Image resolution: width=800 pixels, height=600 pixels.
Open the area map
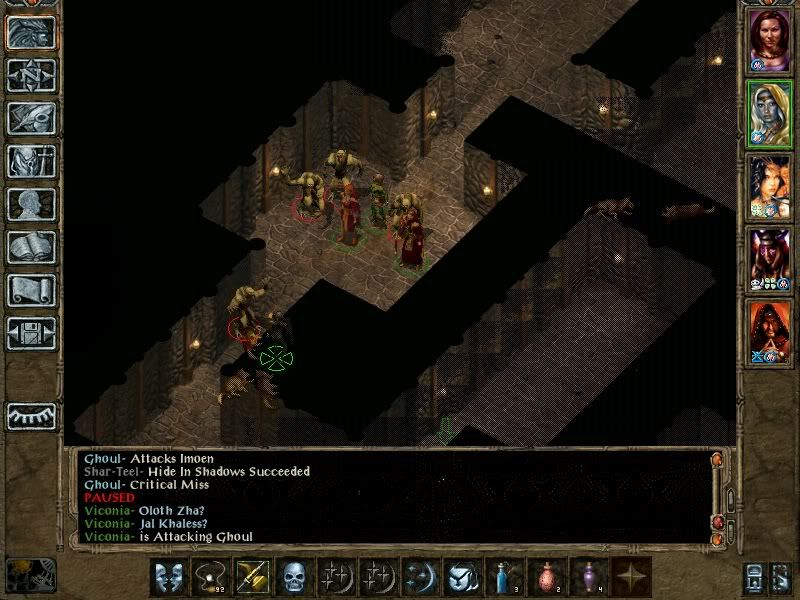[x=31, y=76]
